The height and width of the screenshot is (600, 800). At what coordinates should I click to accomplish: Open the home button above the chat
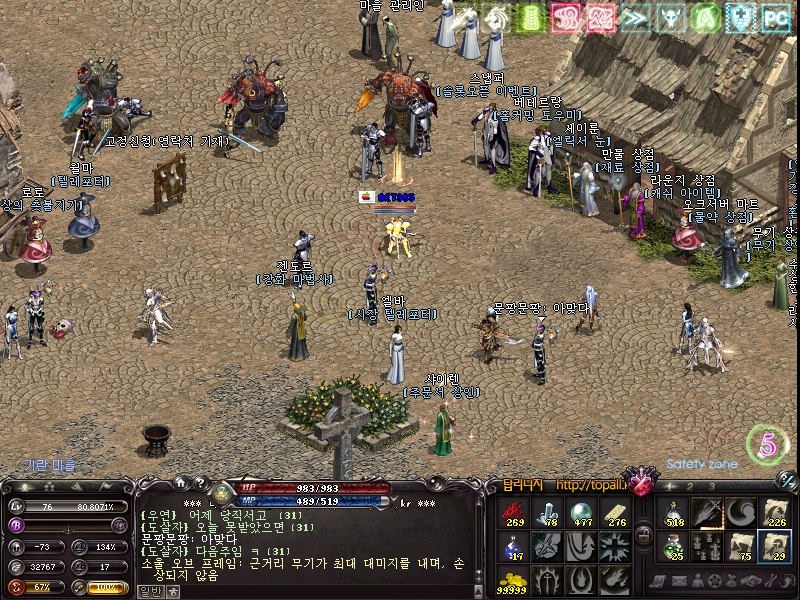181,484
